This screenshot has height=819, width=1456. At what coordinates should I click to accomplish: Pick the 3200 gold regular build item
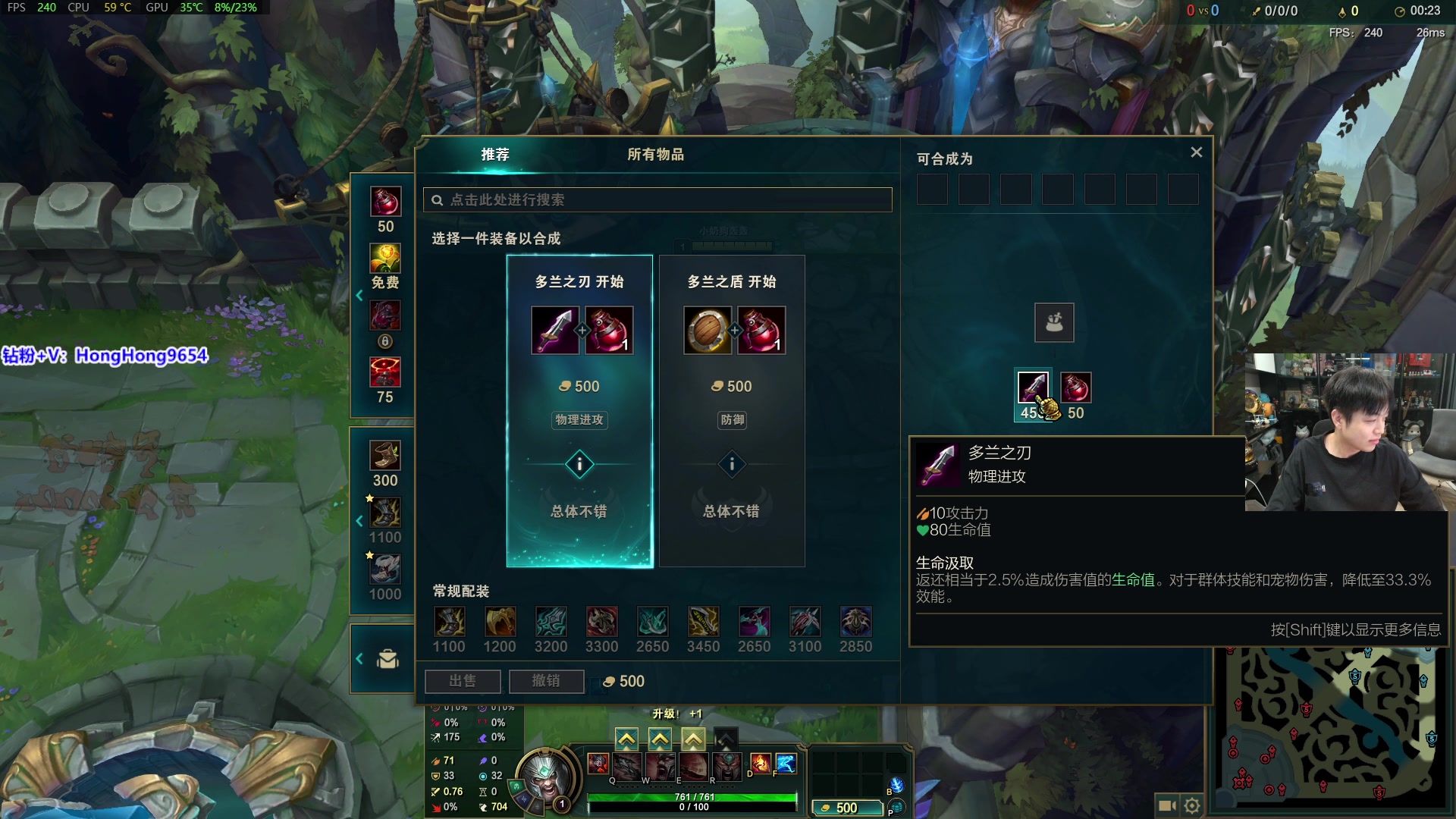point(551,623)
